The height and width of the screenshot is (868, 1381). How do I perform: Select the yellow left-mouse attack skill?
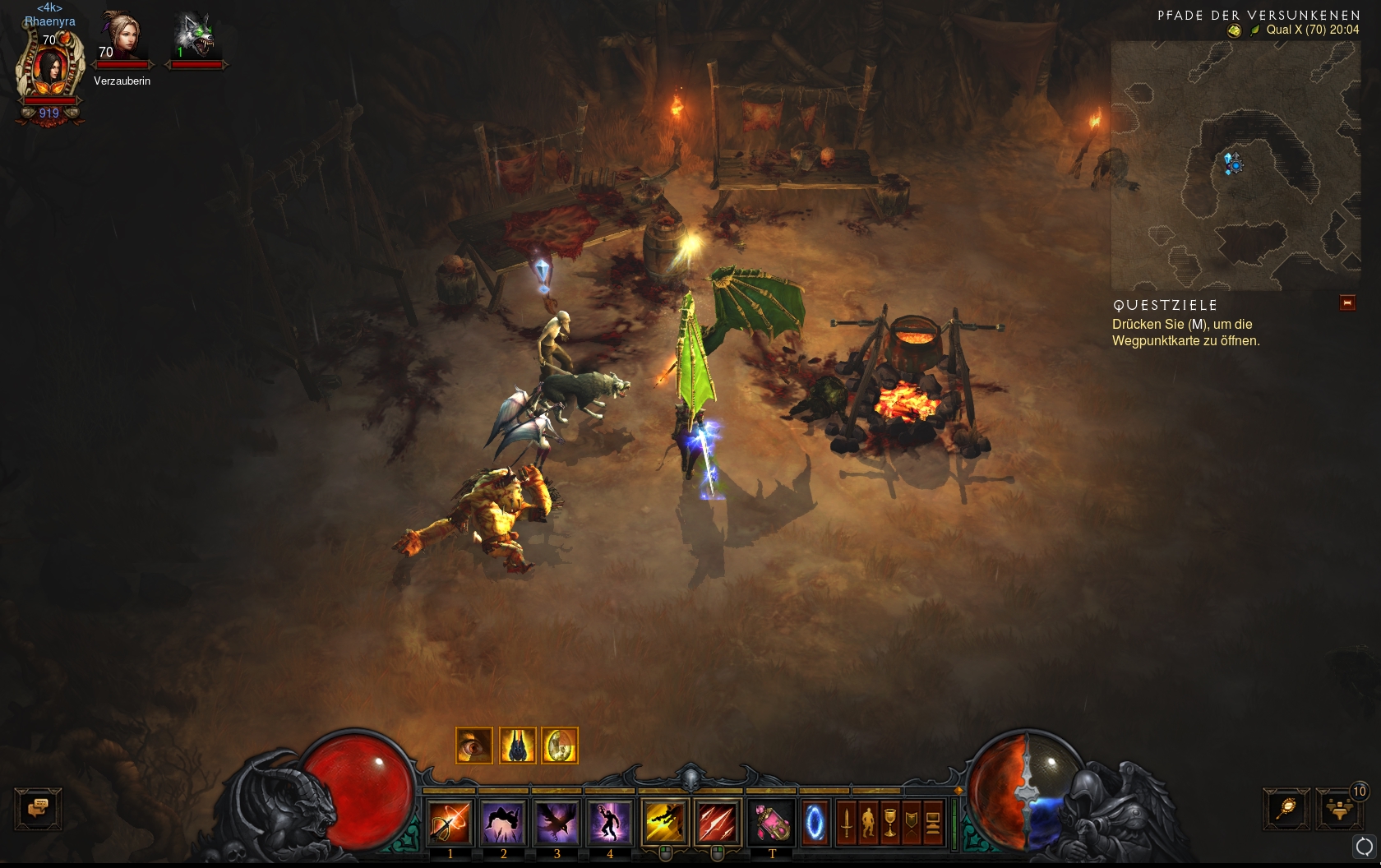pos(665,821)
